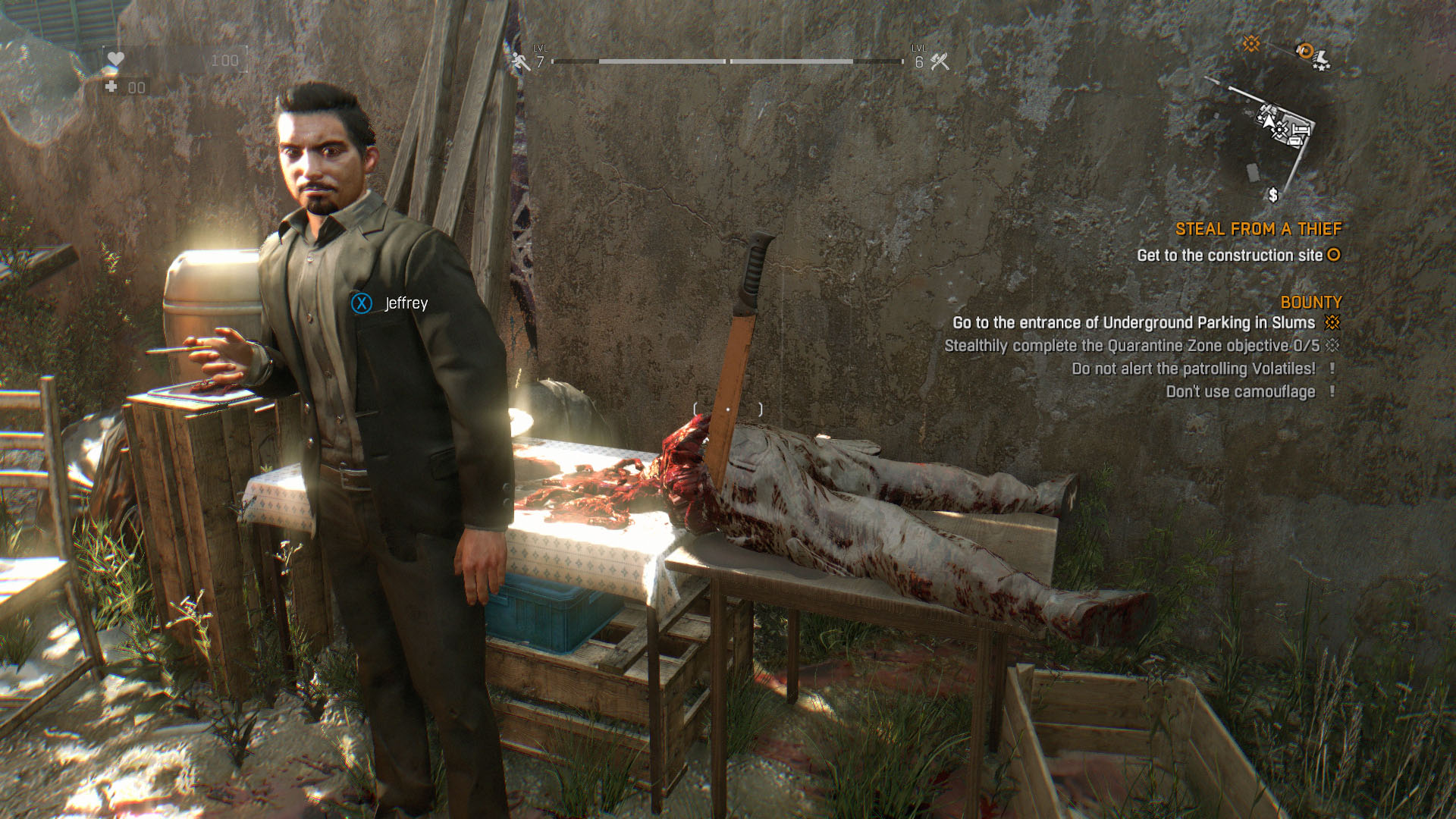Image resolution: width=1456 pixels, height=819 pixels.
Task: Choose the Don't use camouflage condition
Action: click(x=1241, y=392)
